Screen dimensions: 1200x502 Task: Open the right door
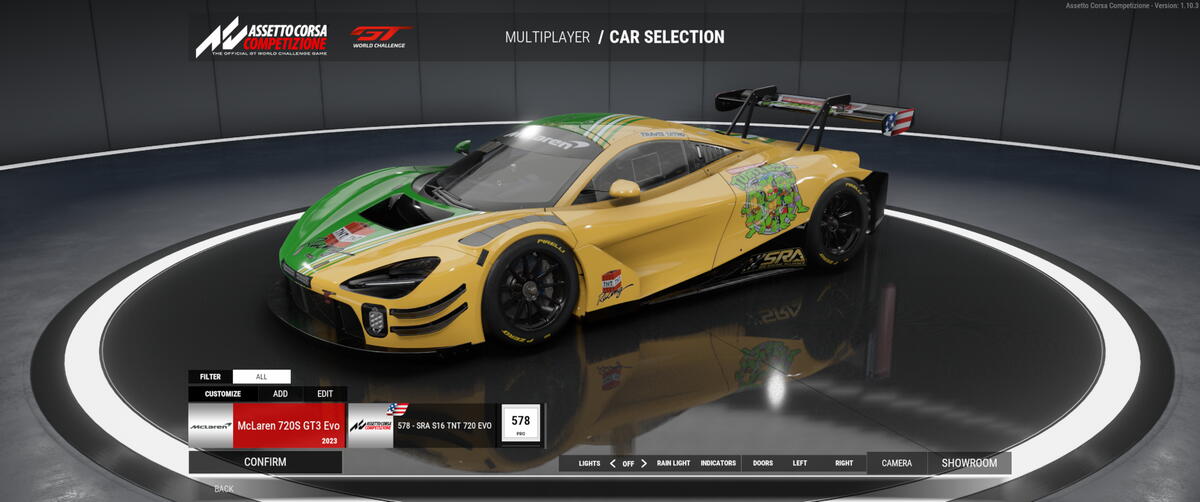tap(844, 463)
